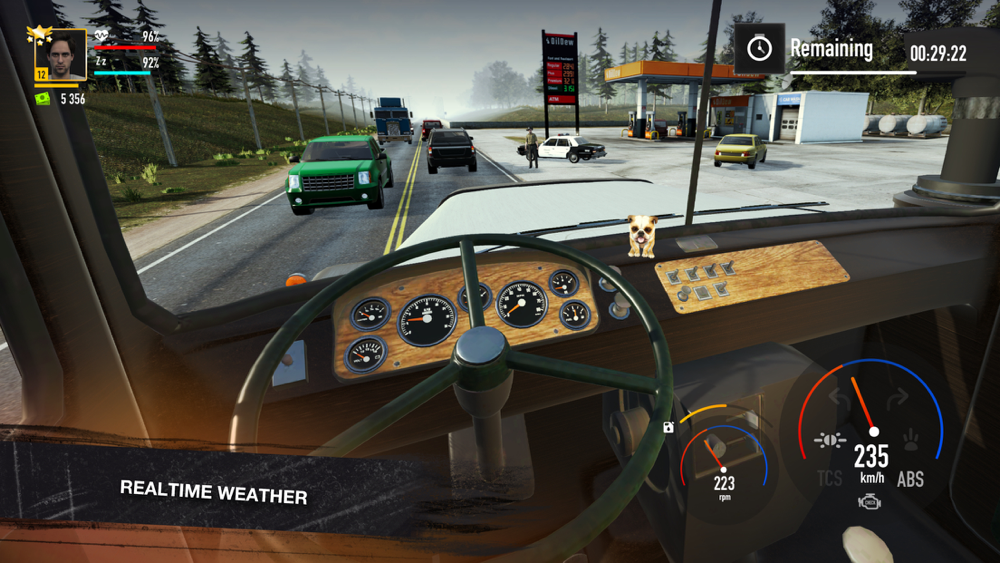This screenshot has height=563, width=1000.
Task: Activate the left turn signal arrow
Action: point(840,399)
